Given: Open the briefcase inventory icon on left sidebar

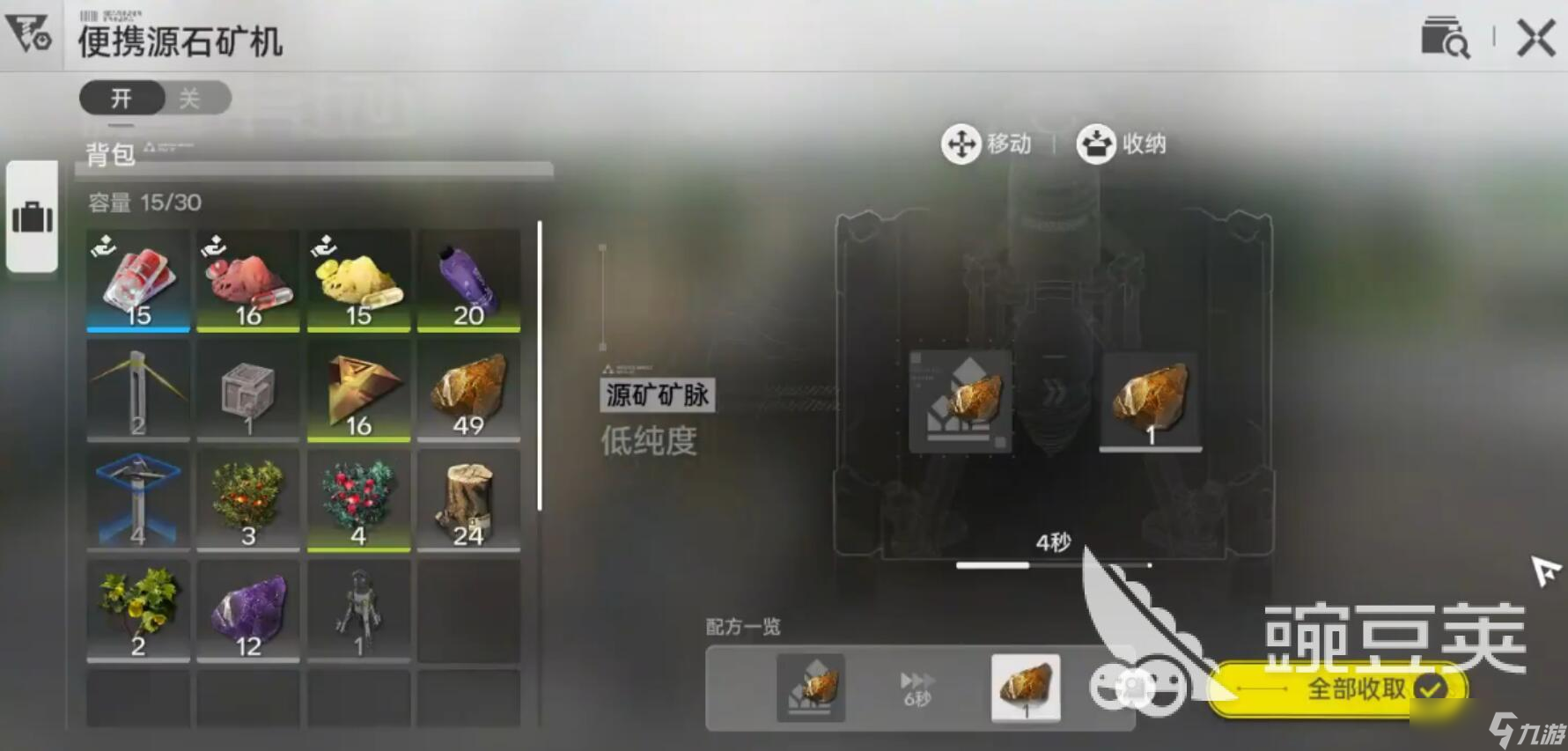Looking at the screenshot, I should coord(33,222).
